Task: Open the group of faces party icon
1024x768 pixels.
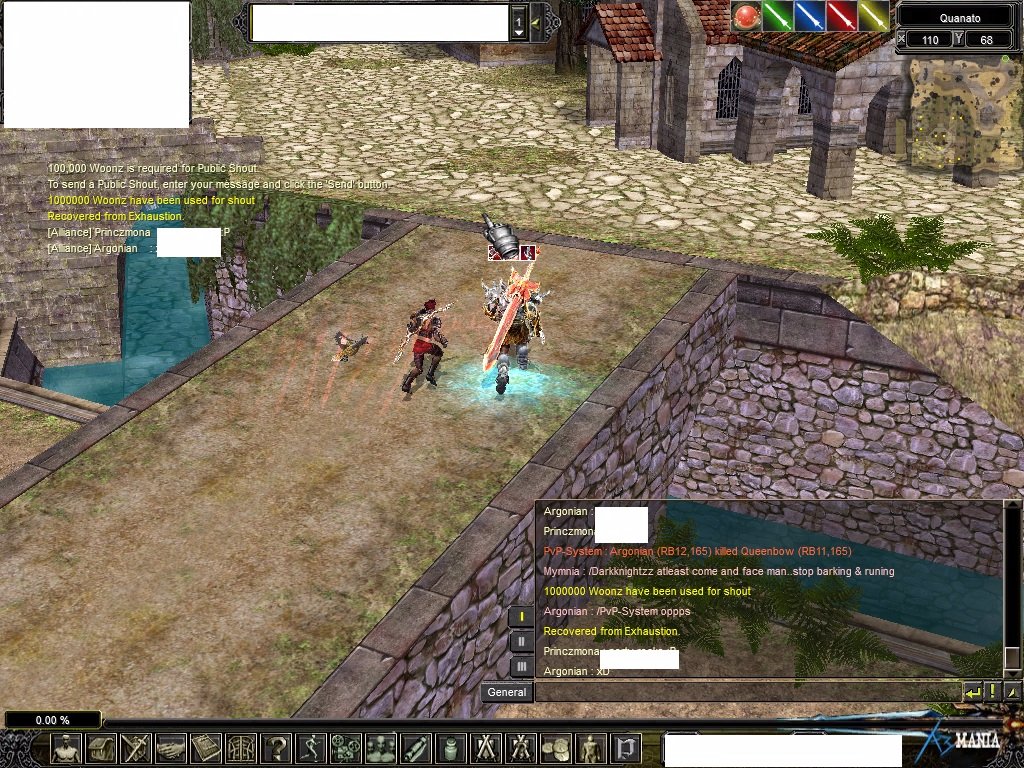Action: tap(381, 748)
